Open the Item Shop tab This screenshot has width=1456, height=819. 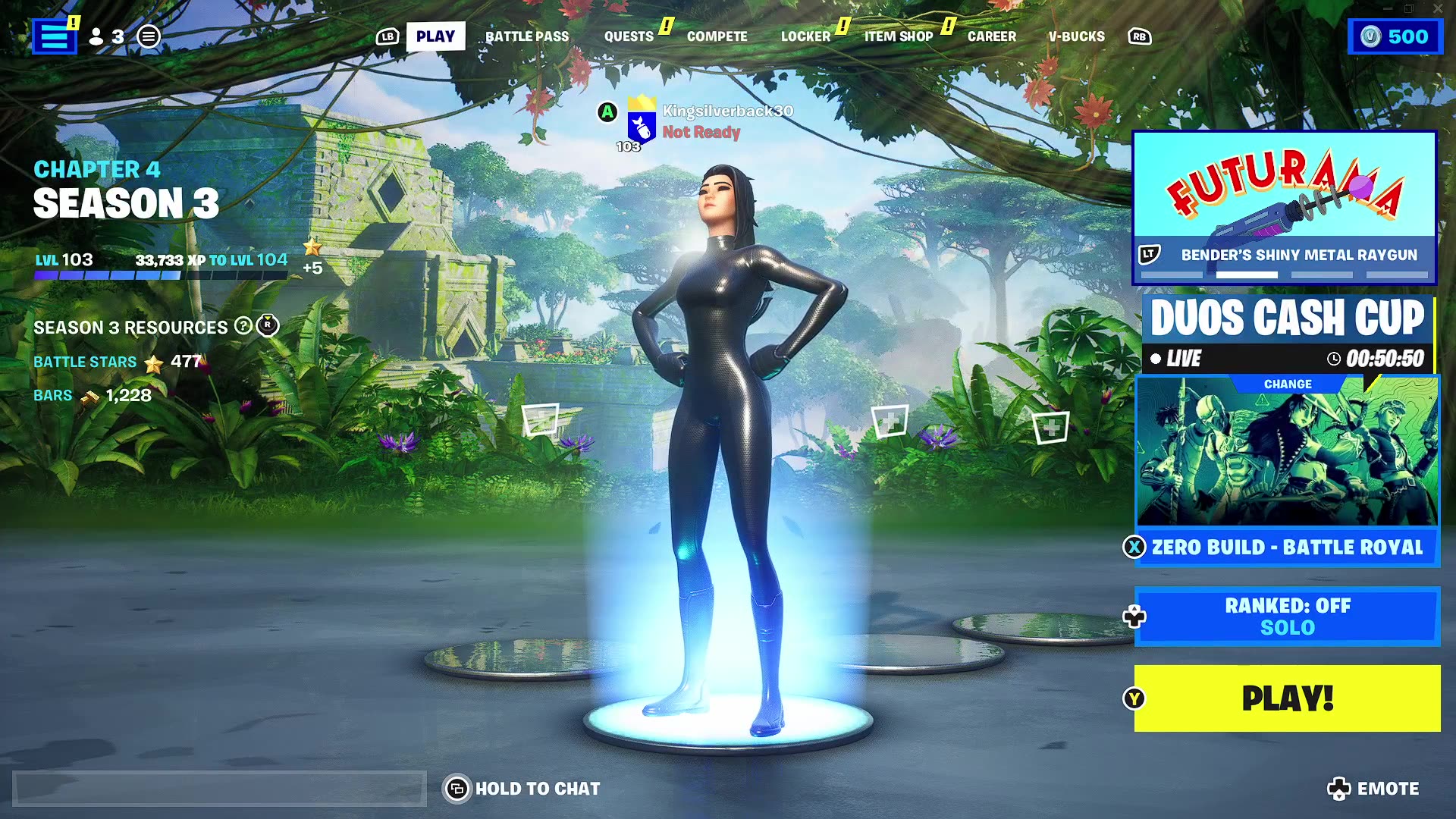(898, 36)
